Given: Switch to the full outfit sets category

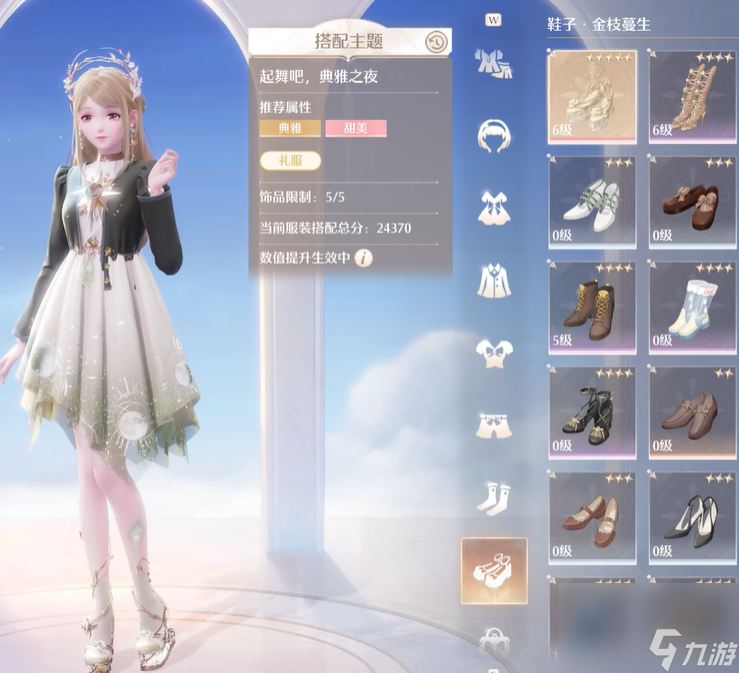Looking at the screenshot, I should tap(492, 62).
